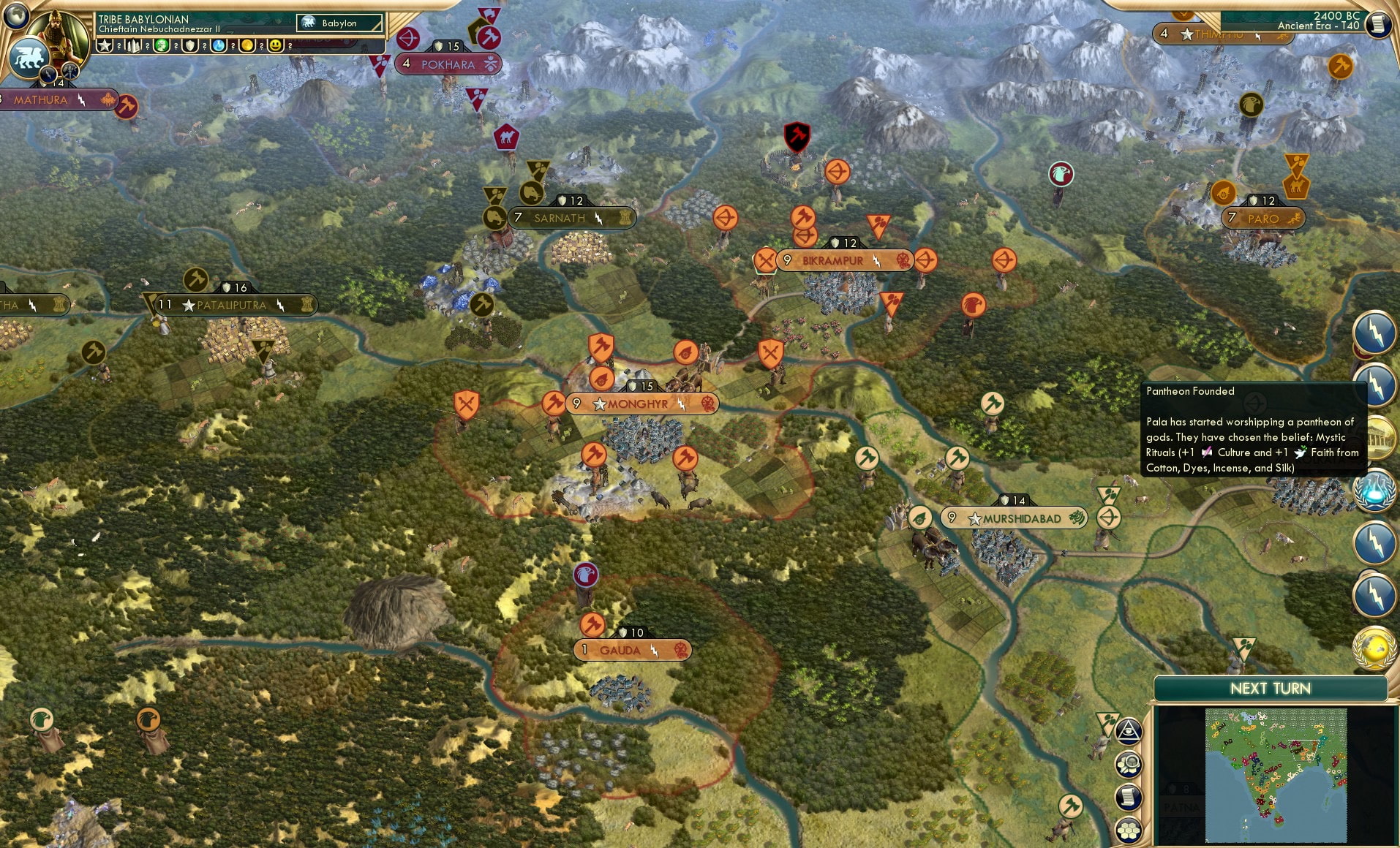Open the Babylon selector dropdown
1400x848 pixels.
[x=340, y=23]
